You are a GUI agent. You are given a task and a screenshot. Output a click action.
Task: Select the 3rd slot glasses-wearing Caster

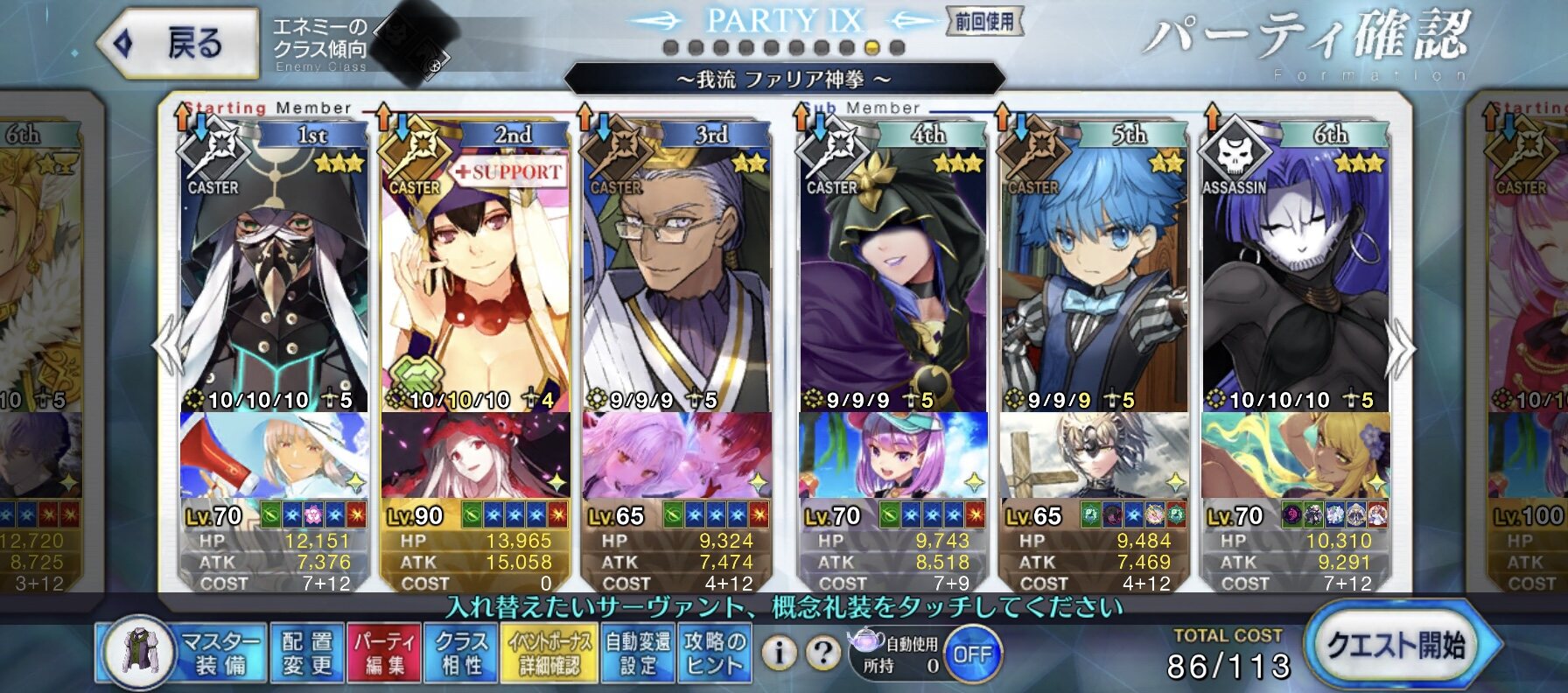(x=675, y=271)
